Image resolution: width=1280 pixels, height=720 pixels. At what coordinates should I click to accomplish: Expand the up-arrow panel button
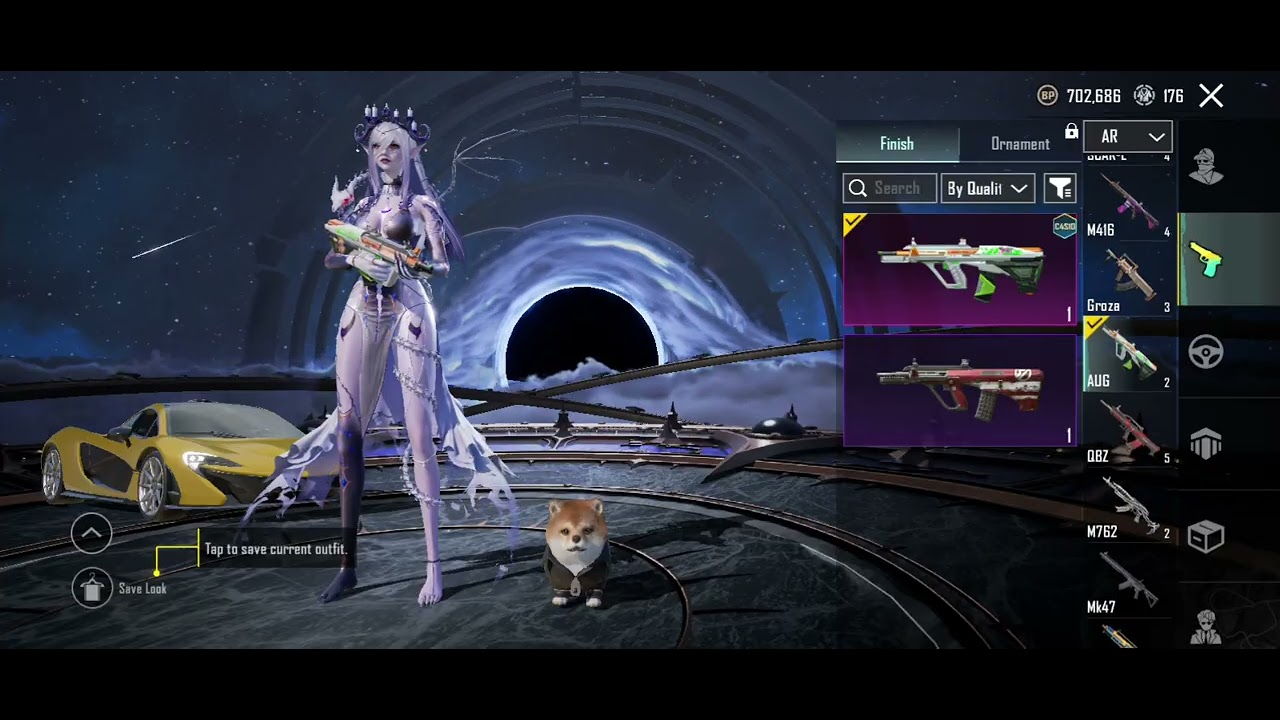tap(91, 534)
